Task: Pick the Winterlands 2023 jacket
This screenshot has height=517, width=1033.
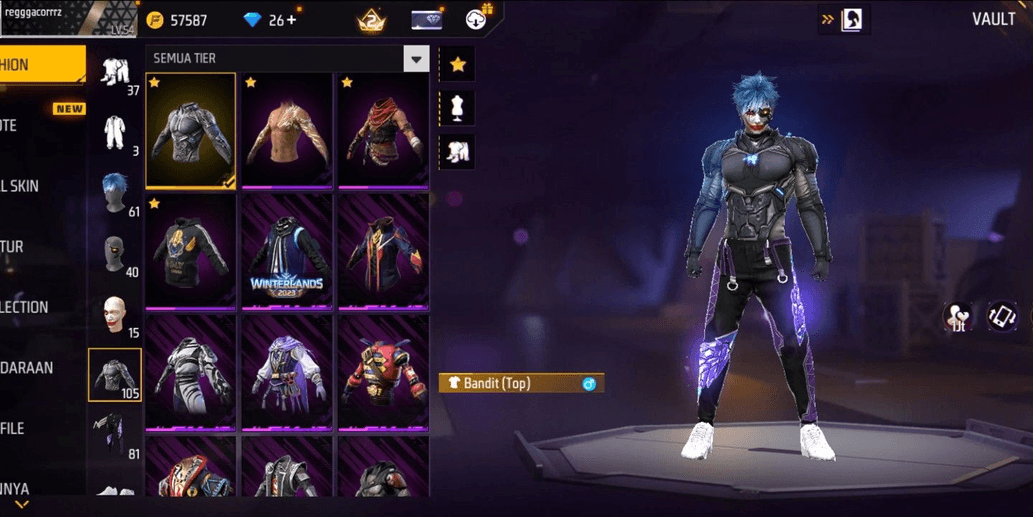Action: [286, 252]
